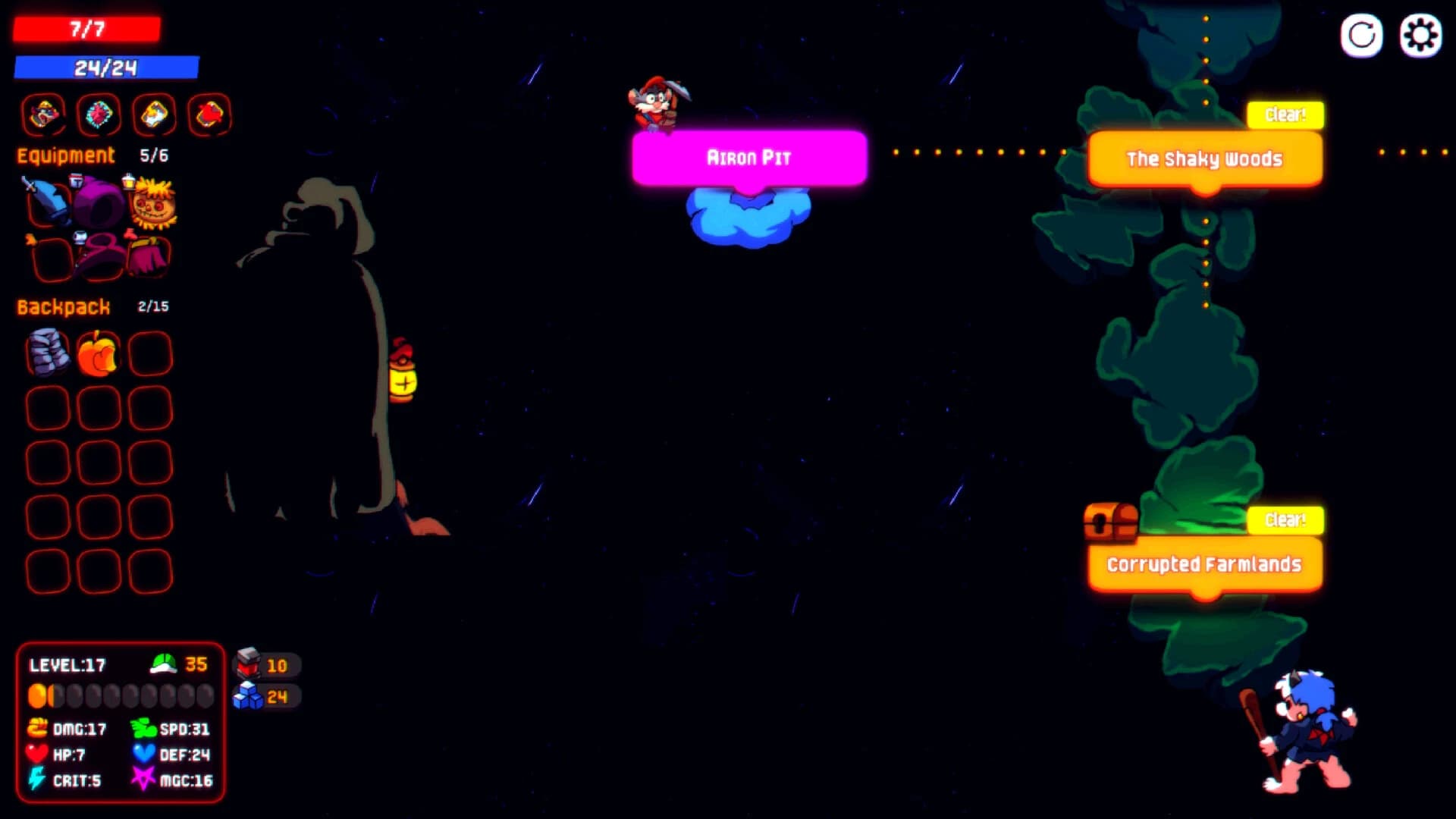Click the scarecrow head equipment item
The height and width of the screenshot is (819, 1456).
[x=155, y=209]
